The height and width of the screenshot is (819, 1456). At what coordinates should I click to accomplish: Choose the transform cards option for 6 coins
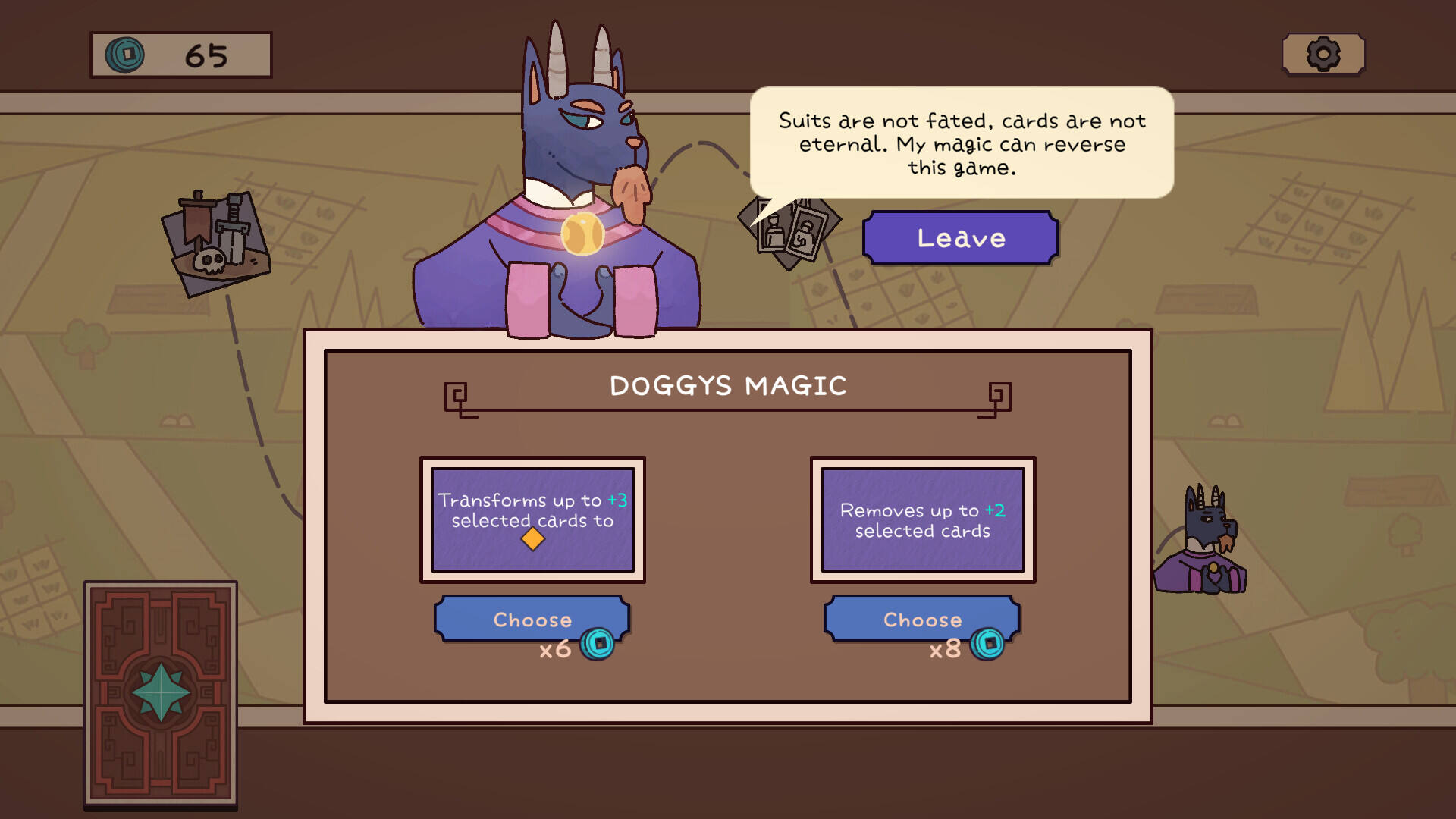pyautogui.click(x=532, y=620)
